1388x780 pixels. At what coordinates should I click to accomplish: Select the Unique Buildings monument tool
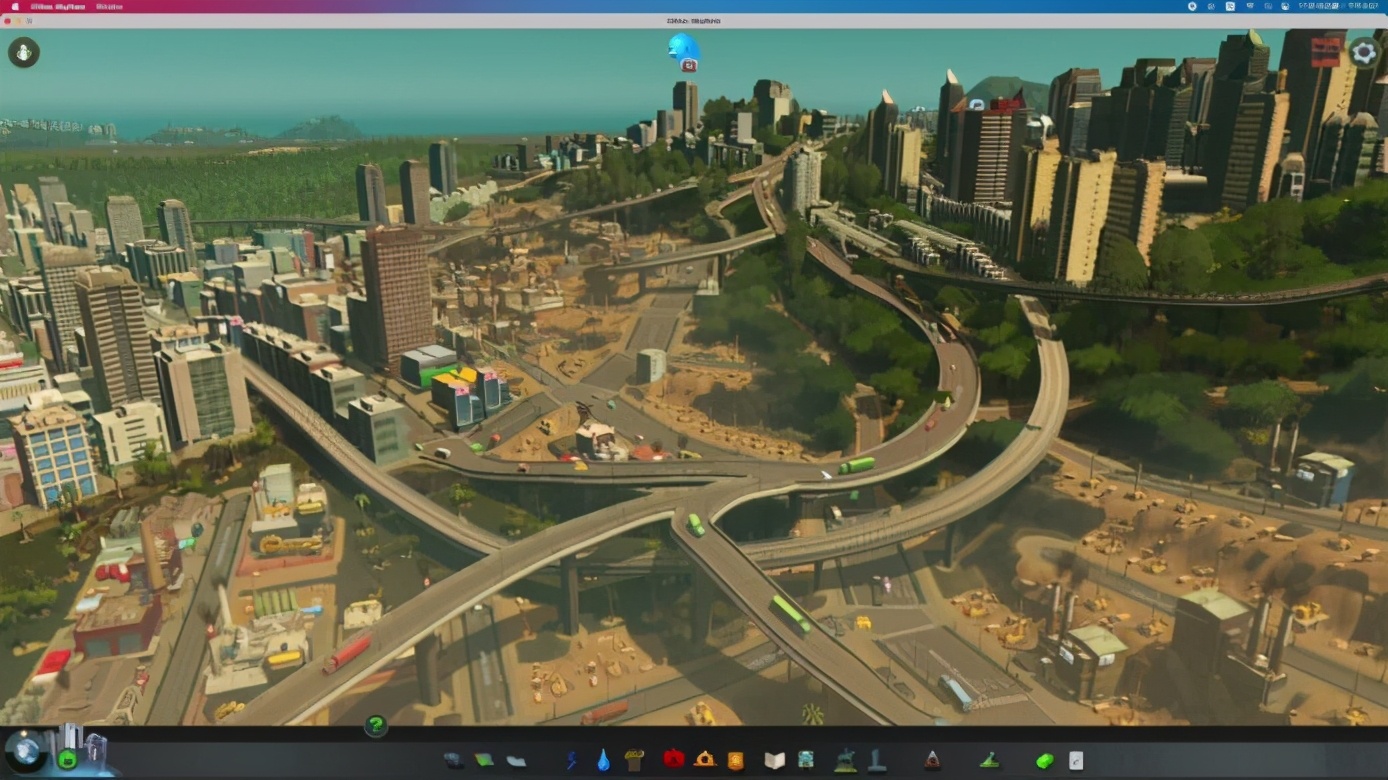coord(877,760)
